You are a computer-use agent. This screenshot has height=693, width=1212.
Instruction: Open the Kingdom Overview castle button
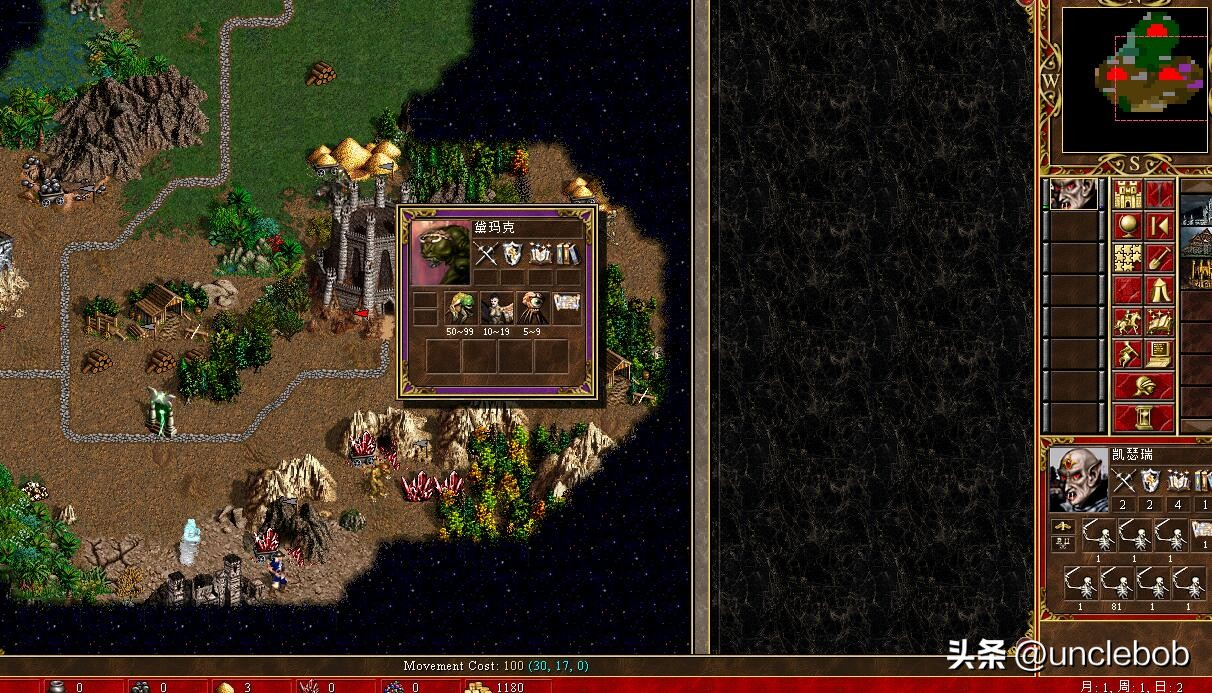tap(1128, 194)
